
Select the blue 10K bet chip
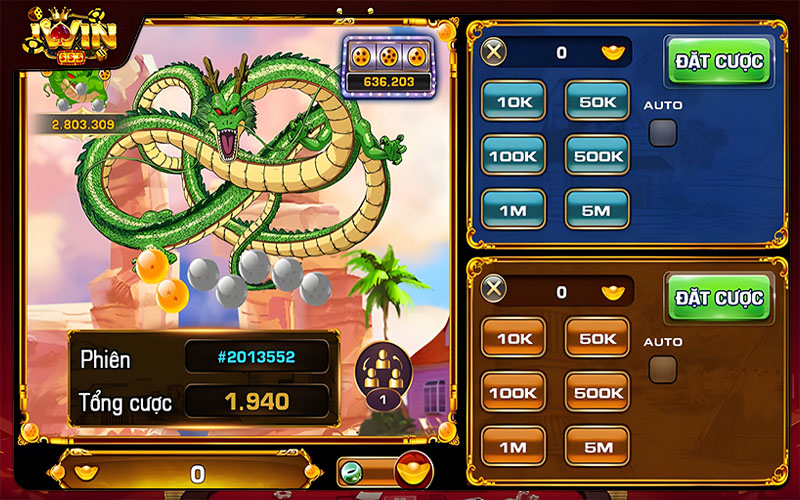514,100
